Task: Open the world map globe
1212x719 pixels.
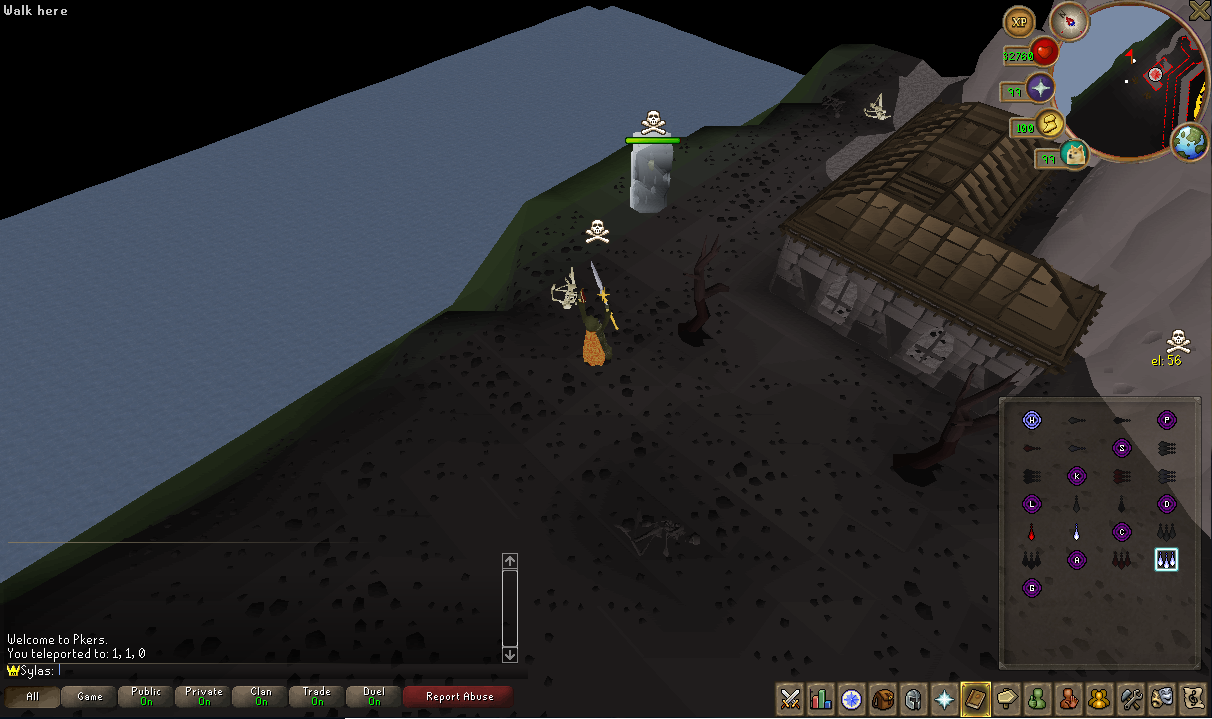Action: 1190,141
